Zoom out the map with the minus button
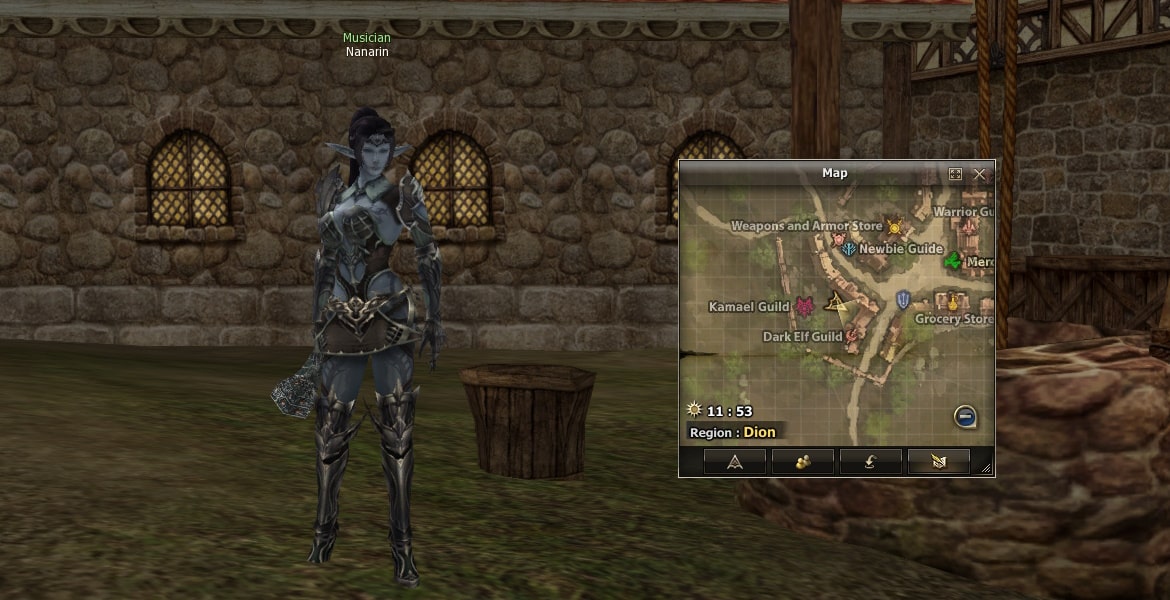The image size is (1170, 600). [x=965, y=417]
